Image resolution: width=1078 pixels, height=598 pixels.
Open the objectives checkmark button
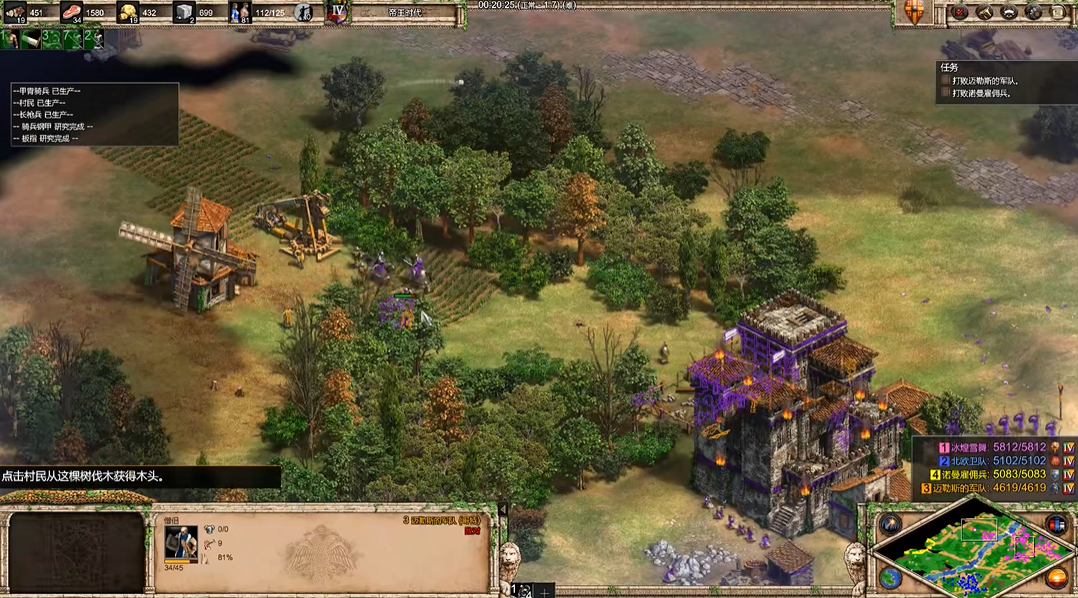(961, 13)
